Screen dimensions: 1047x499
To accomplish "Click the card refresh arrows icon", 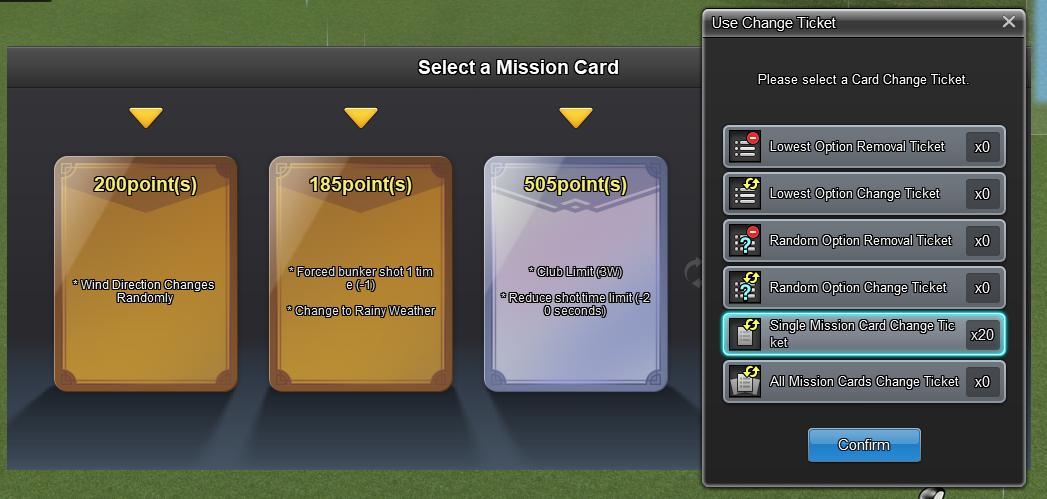I will [x=692, y=272].
